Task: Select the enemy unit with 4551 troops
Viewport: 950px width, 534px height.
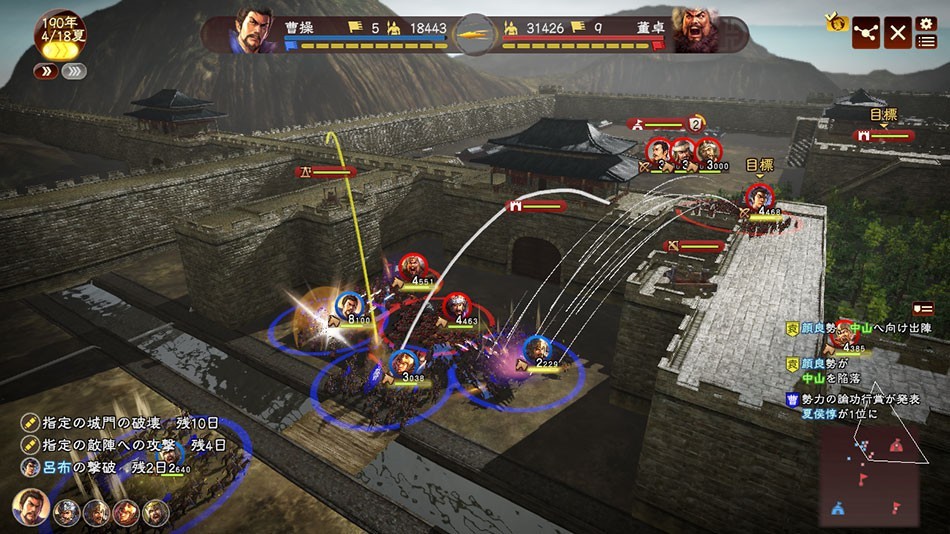Action: pos(411,267)
